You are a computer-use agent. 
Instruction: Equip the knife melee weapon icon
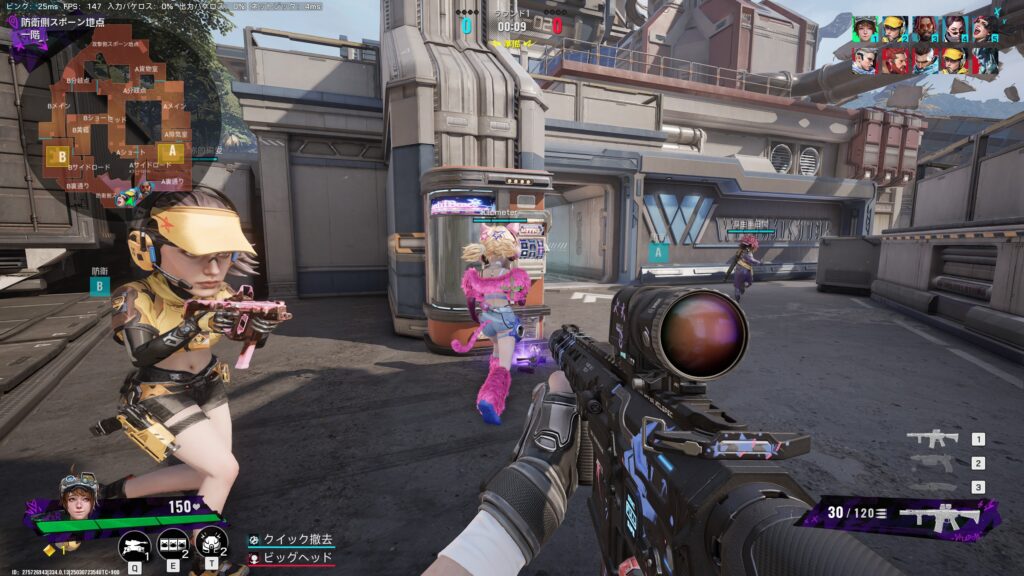[932, 487]
